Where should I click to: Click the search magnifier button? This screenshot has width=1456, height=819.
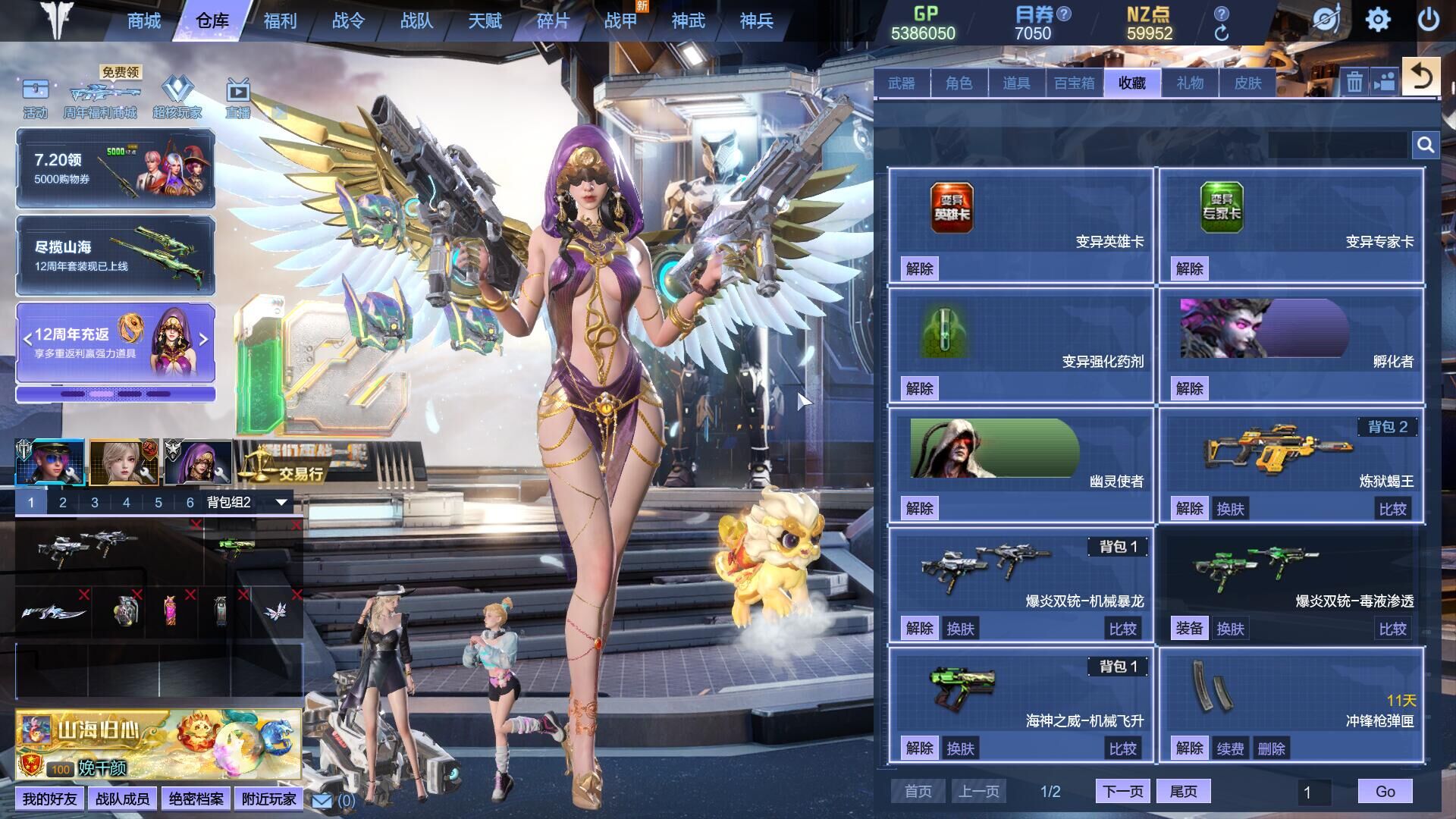(x=1425, y=145)
